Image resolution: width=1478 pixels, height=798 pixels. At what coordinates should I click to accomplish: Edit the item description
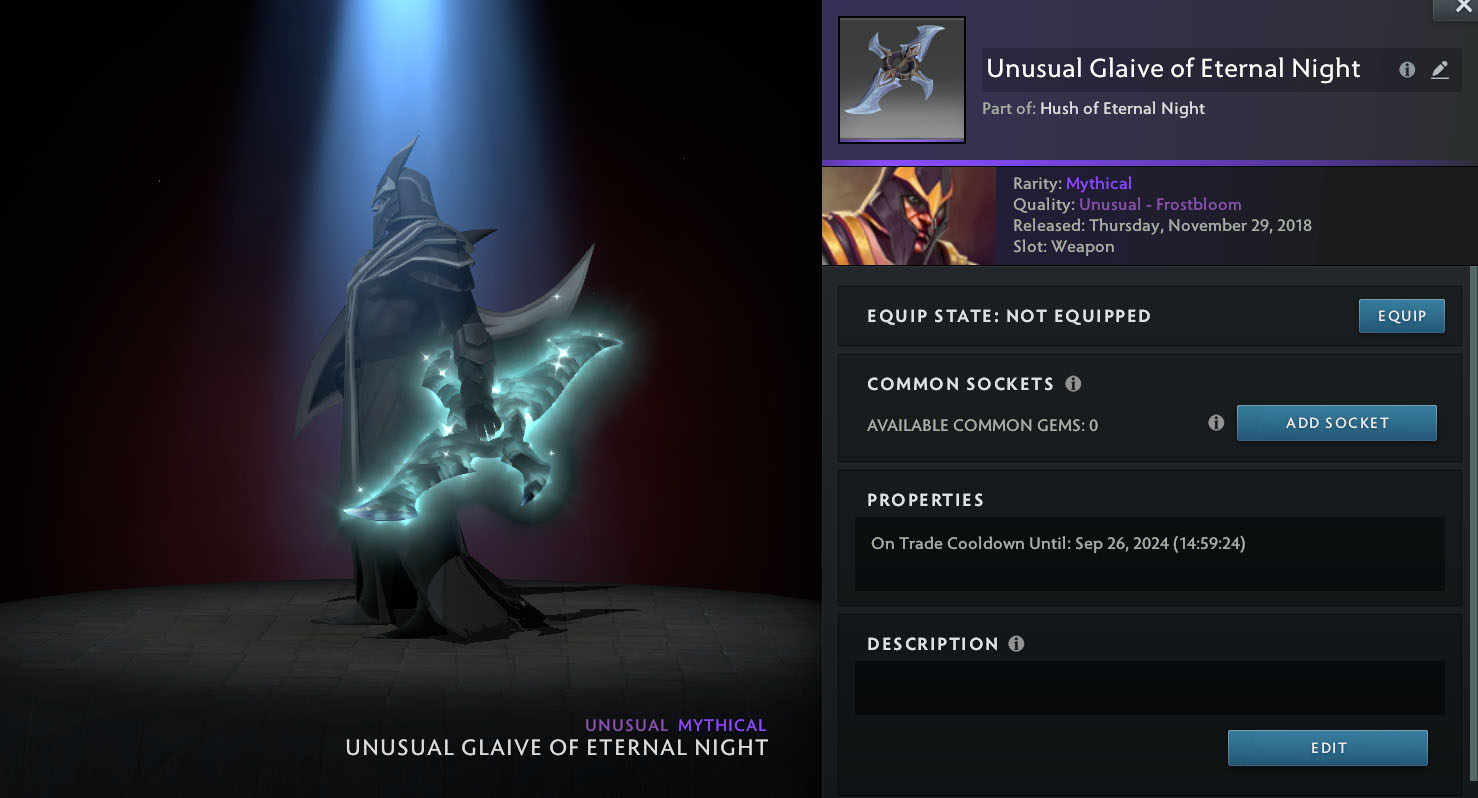[1327, 748]
